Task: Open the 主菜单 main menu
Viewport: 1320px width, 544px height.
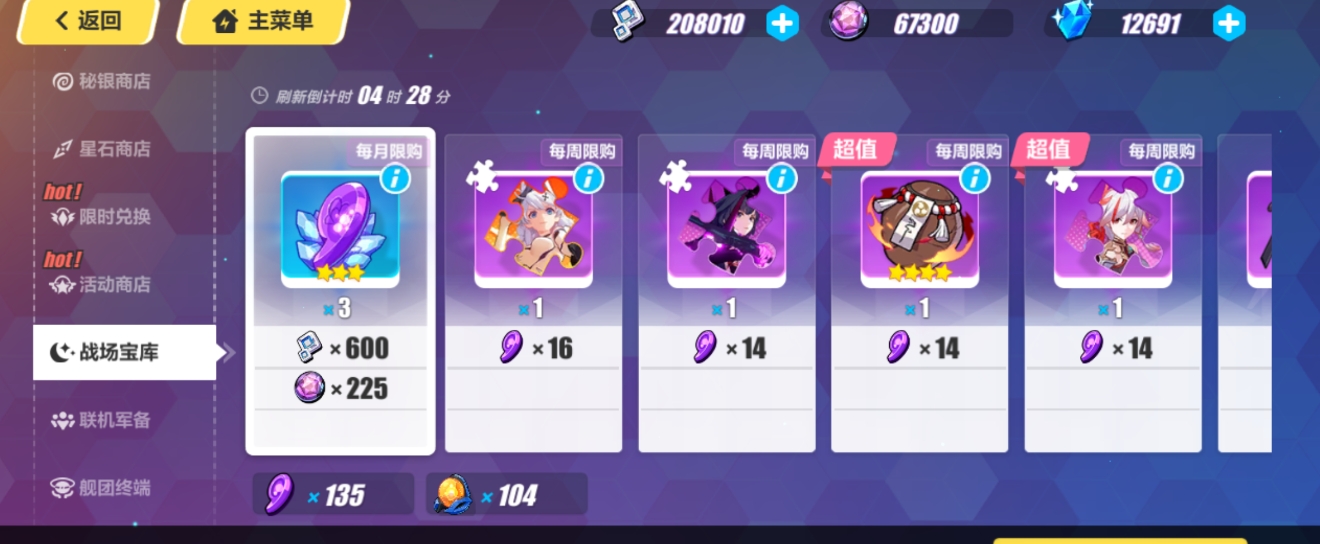Action: (x=263, y=21)
